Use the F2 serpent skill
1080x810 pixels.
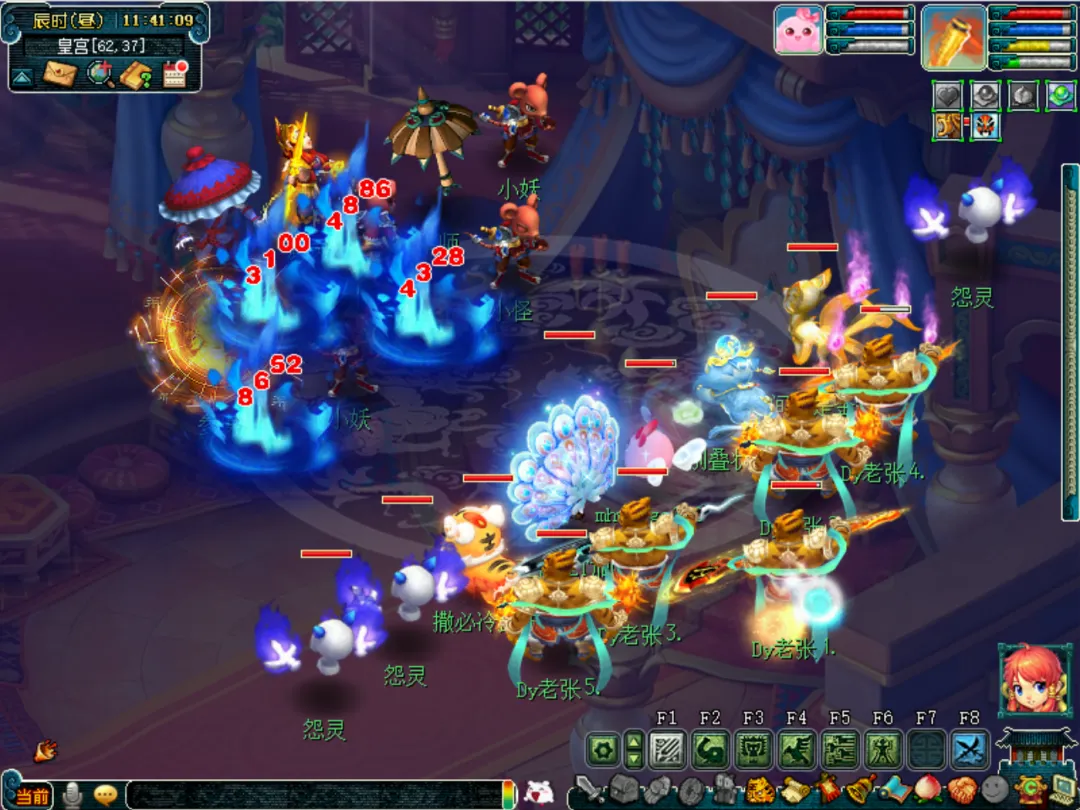pos(710,749)
